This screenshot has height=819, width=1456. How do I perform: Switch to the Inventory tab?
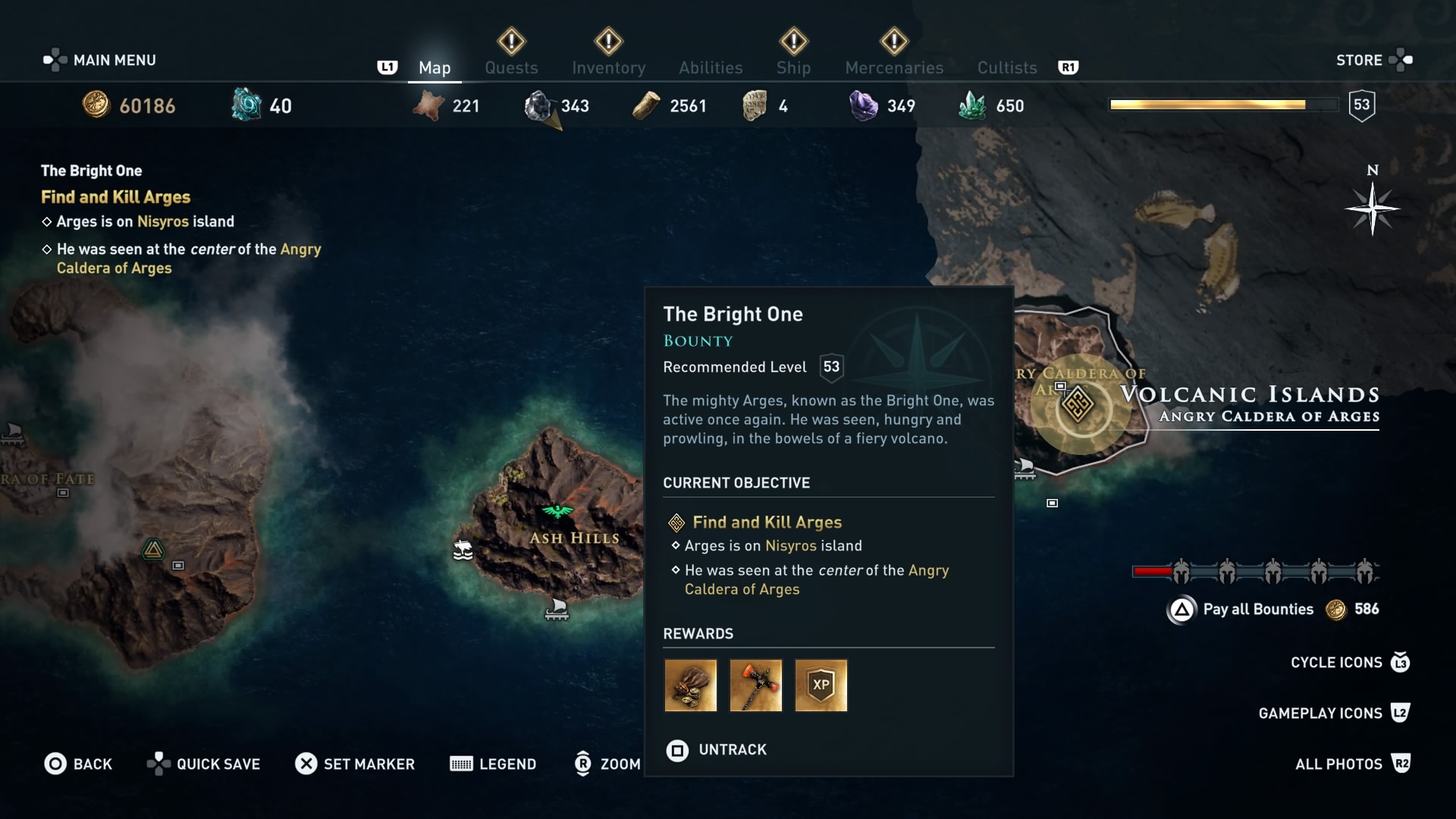click(609, 67)
